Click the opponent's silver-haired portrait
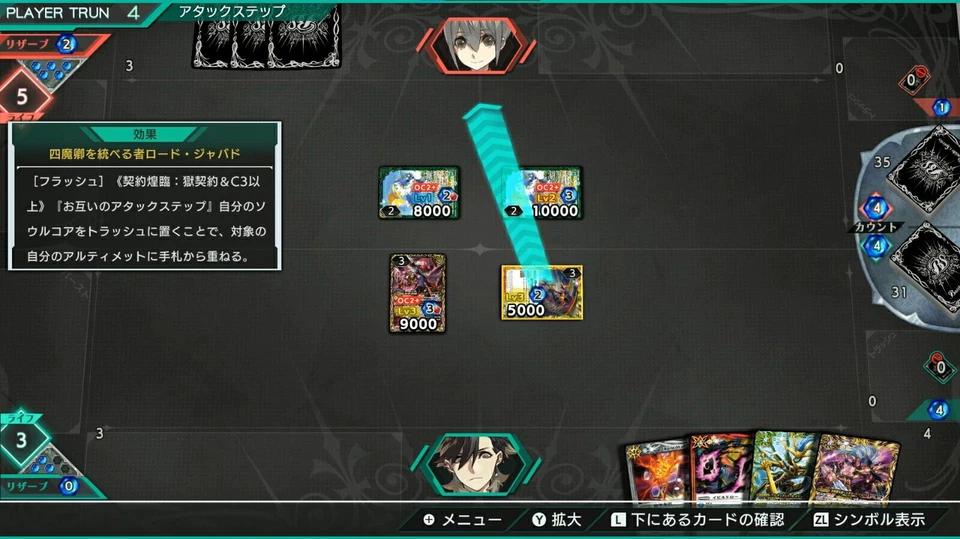960x539 pixels. click(470, 45)
